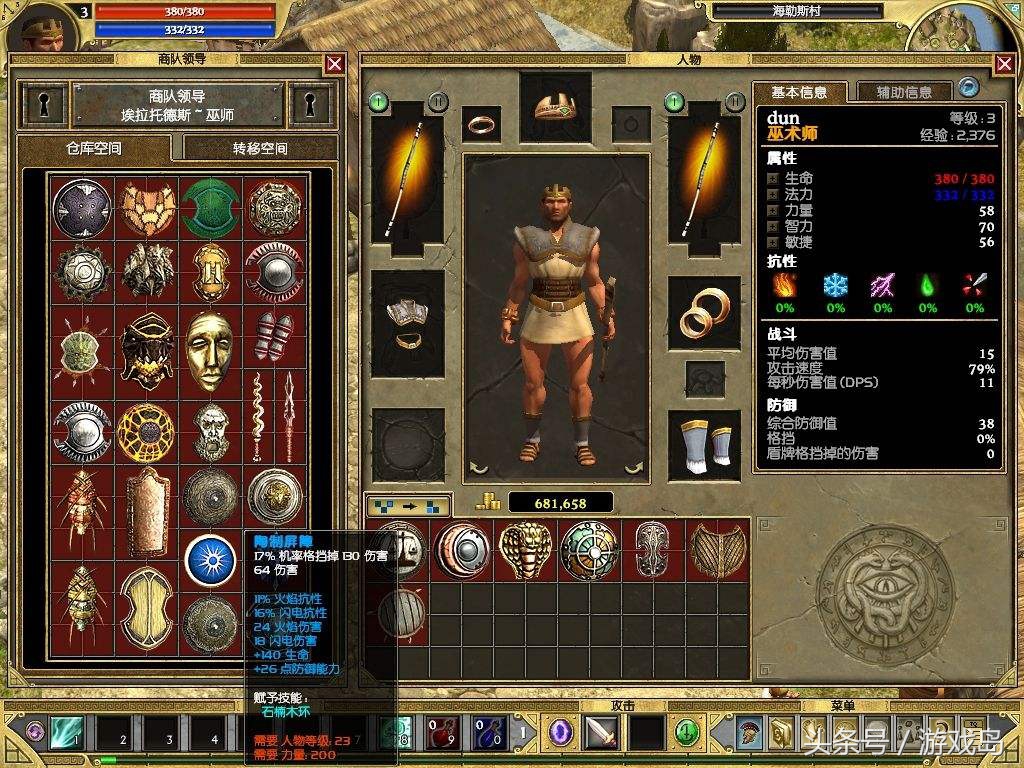Select the sword attack skill icon
This screenshot has height=768, width=1024.
coord(601,731)
